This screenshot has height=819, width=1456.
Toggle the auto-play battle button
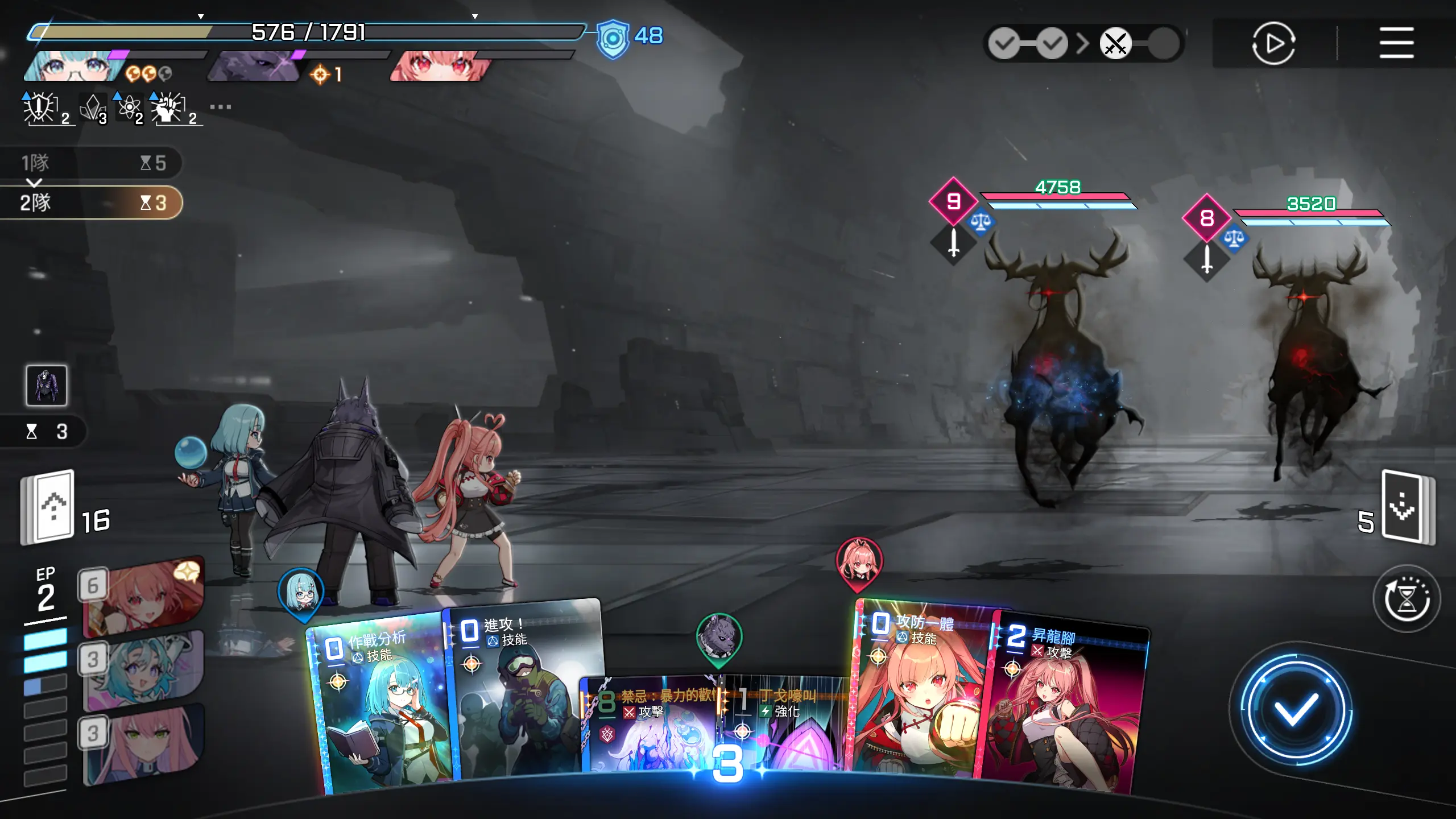[1273, 43]
